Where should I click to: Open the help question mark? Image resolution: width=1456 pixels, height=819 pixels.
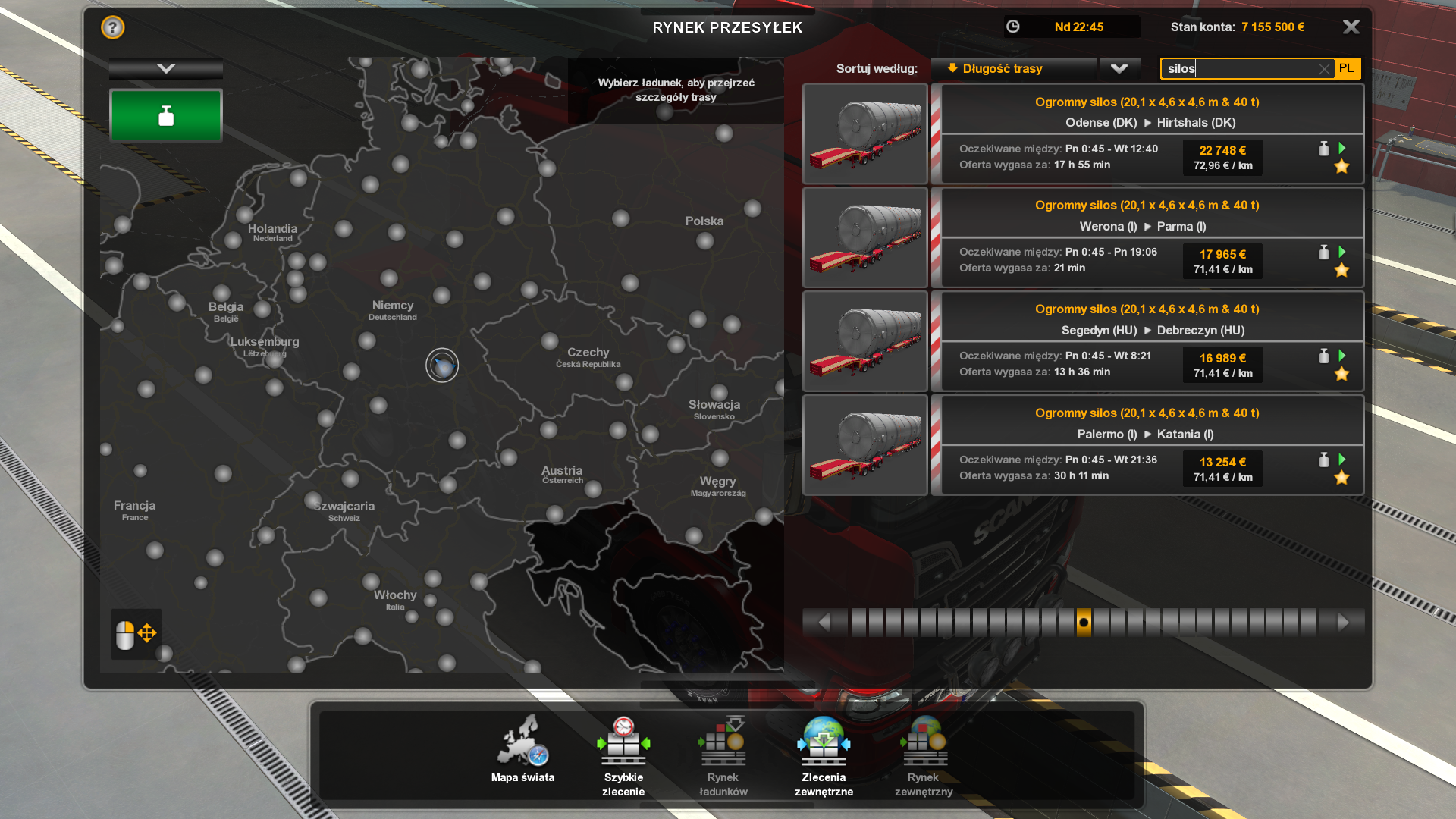112,27
